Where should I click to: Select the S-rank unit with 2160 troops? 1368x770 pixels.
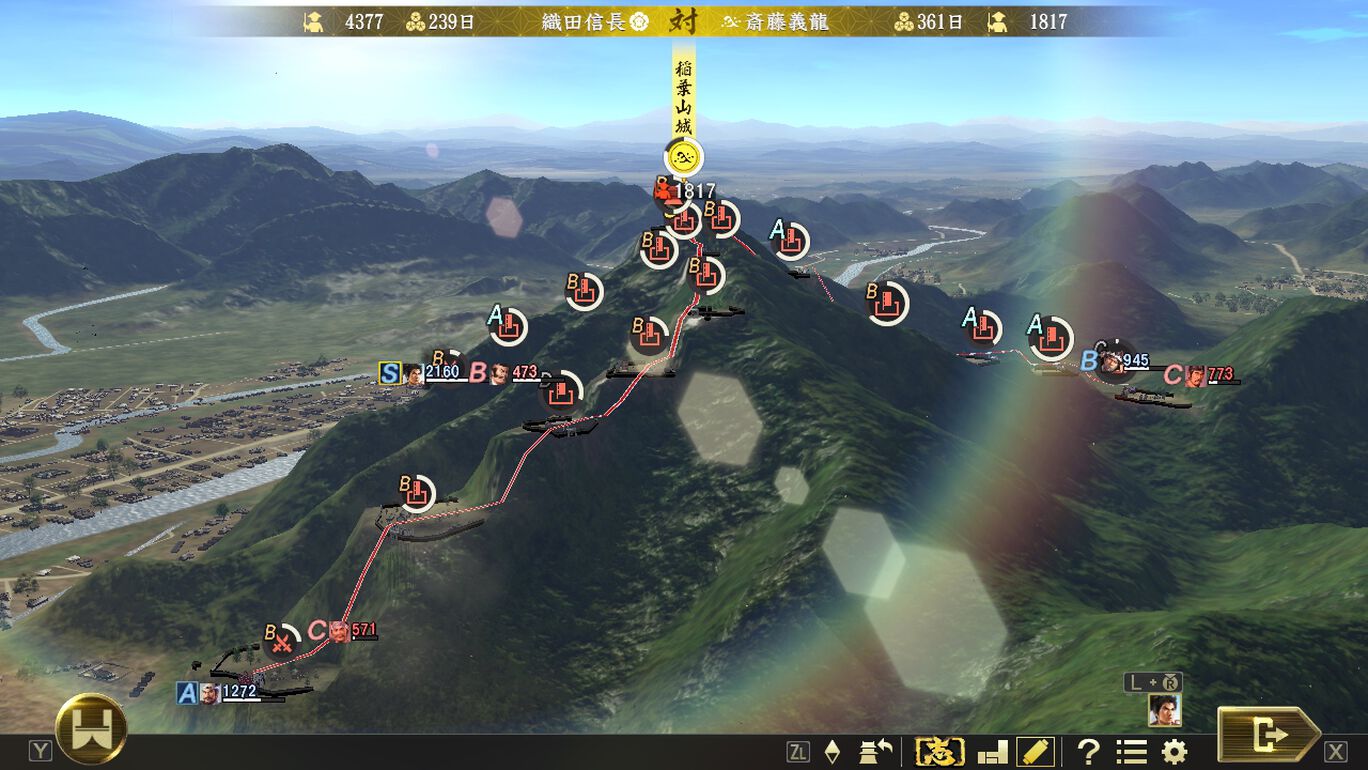(x=414, y=374)
